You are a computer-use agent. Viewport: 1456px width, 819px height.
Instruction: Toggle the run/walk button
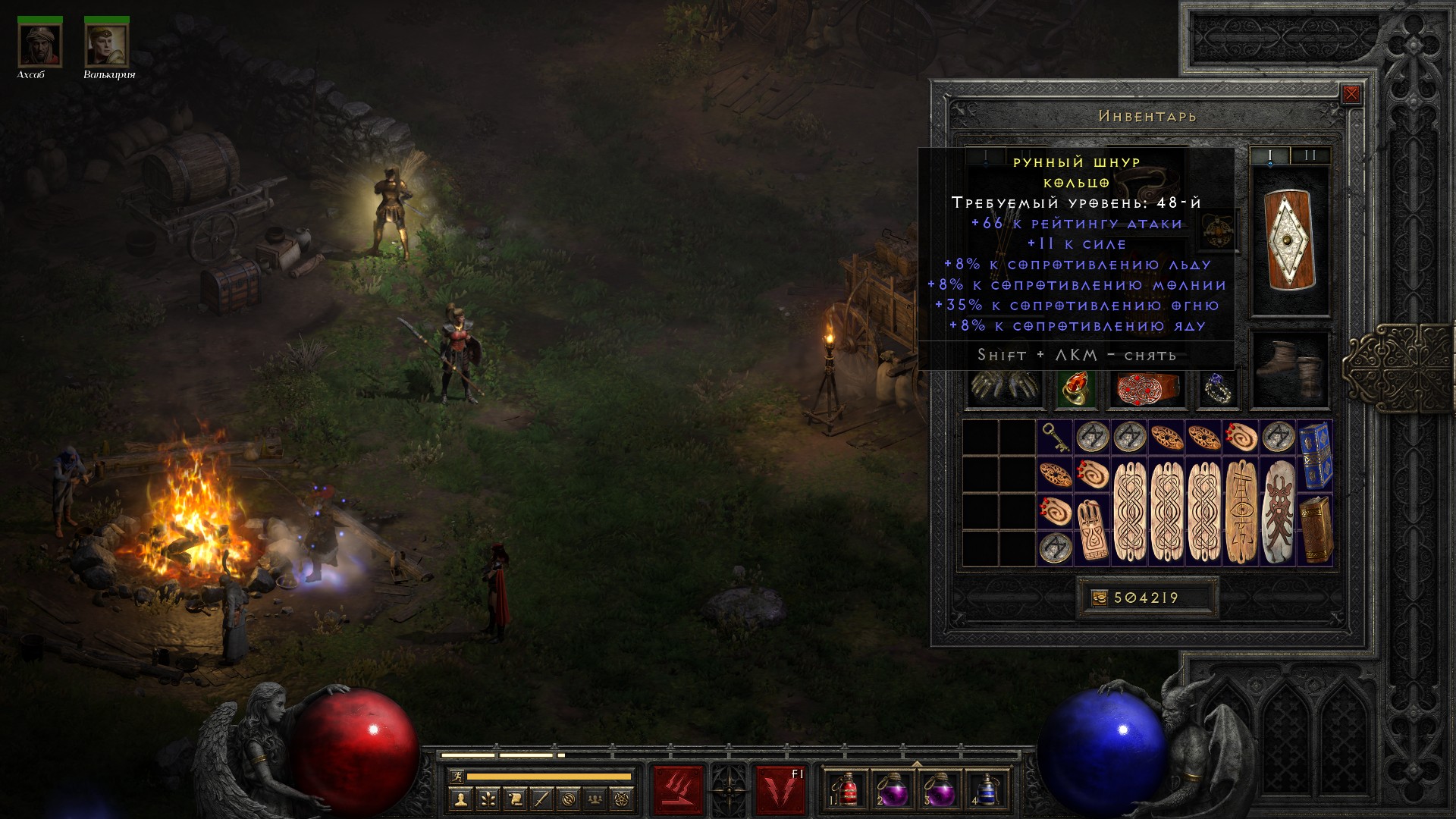click(x=456, y=777)
